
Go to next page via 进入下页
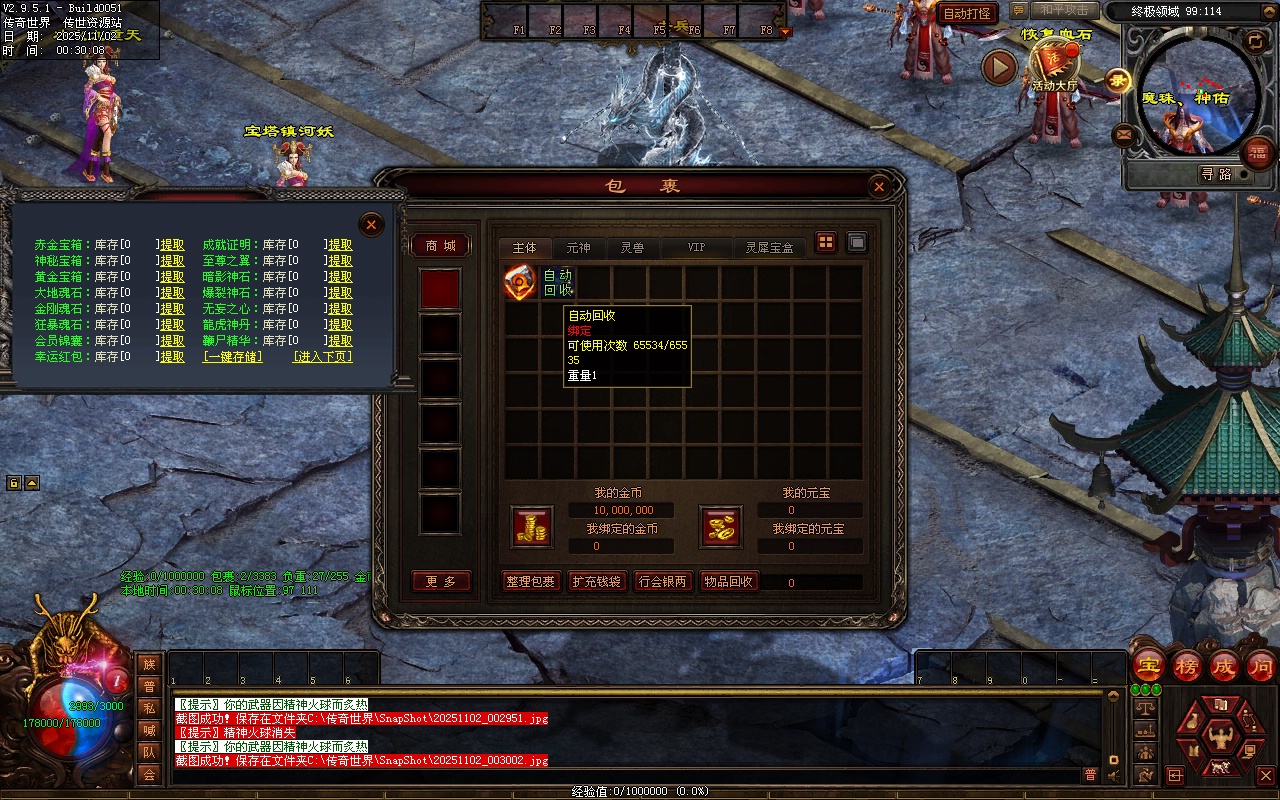click(x=322, y=357)
